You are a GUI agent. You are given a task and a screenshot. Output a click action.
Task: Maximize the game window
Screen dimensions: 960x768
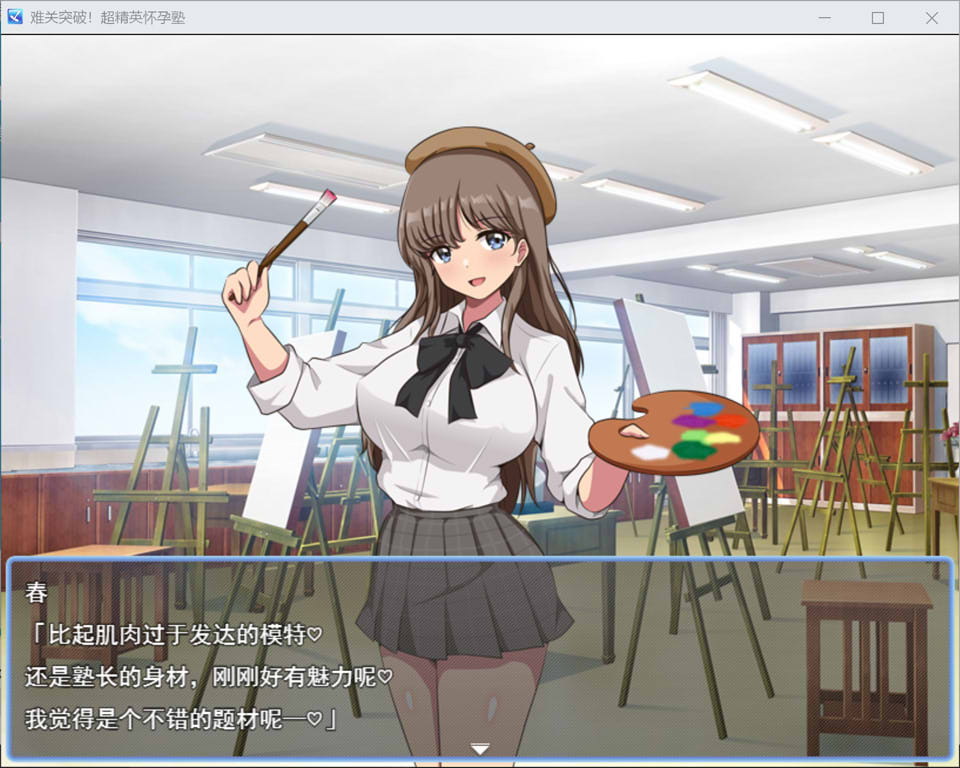coord(878,18)
